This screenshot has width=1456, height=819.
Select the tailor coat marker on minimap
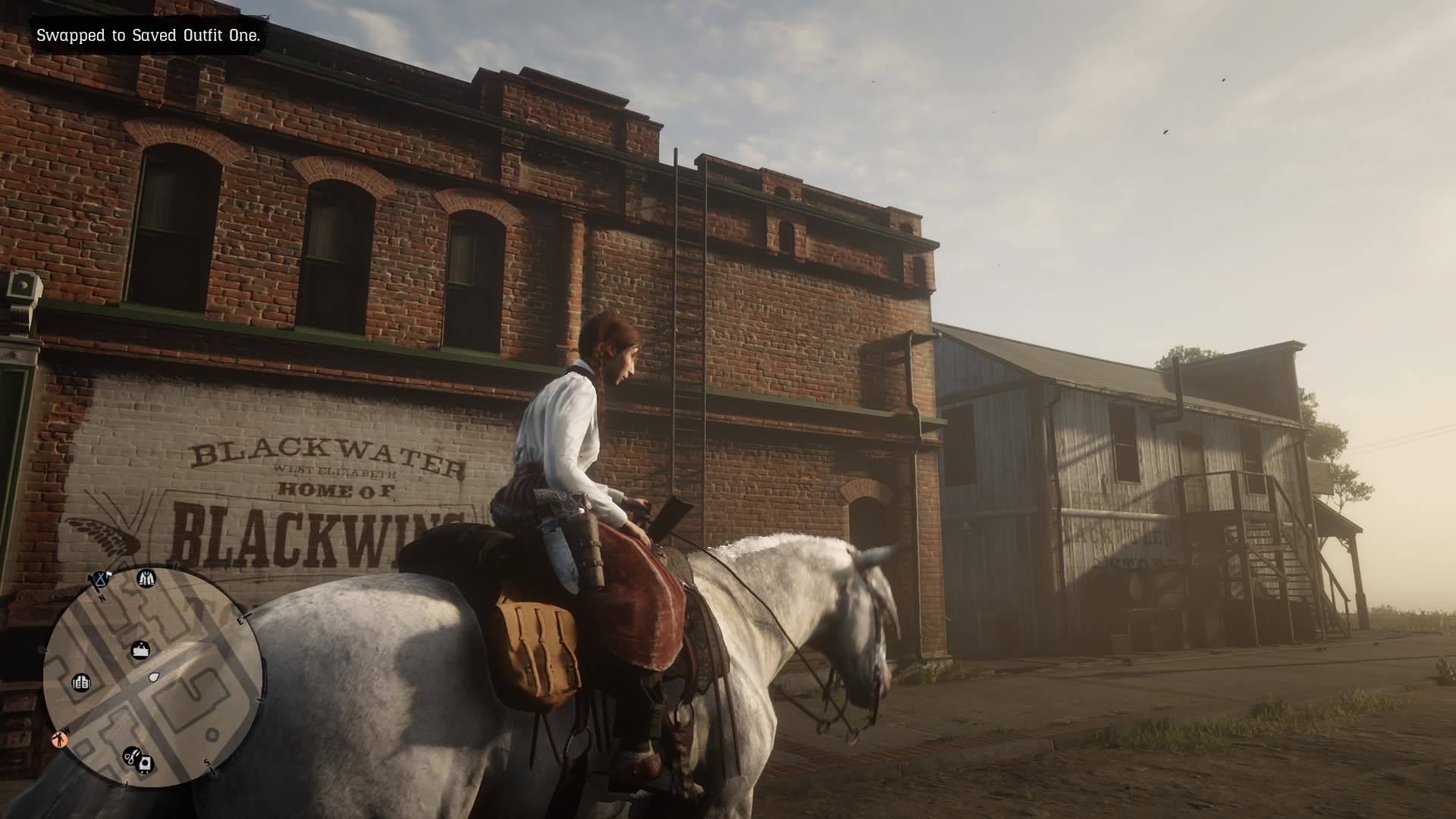[x=146, y=579]
